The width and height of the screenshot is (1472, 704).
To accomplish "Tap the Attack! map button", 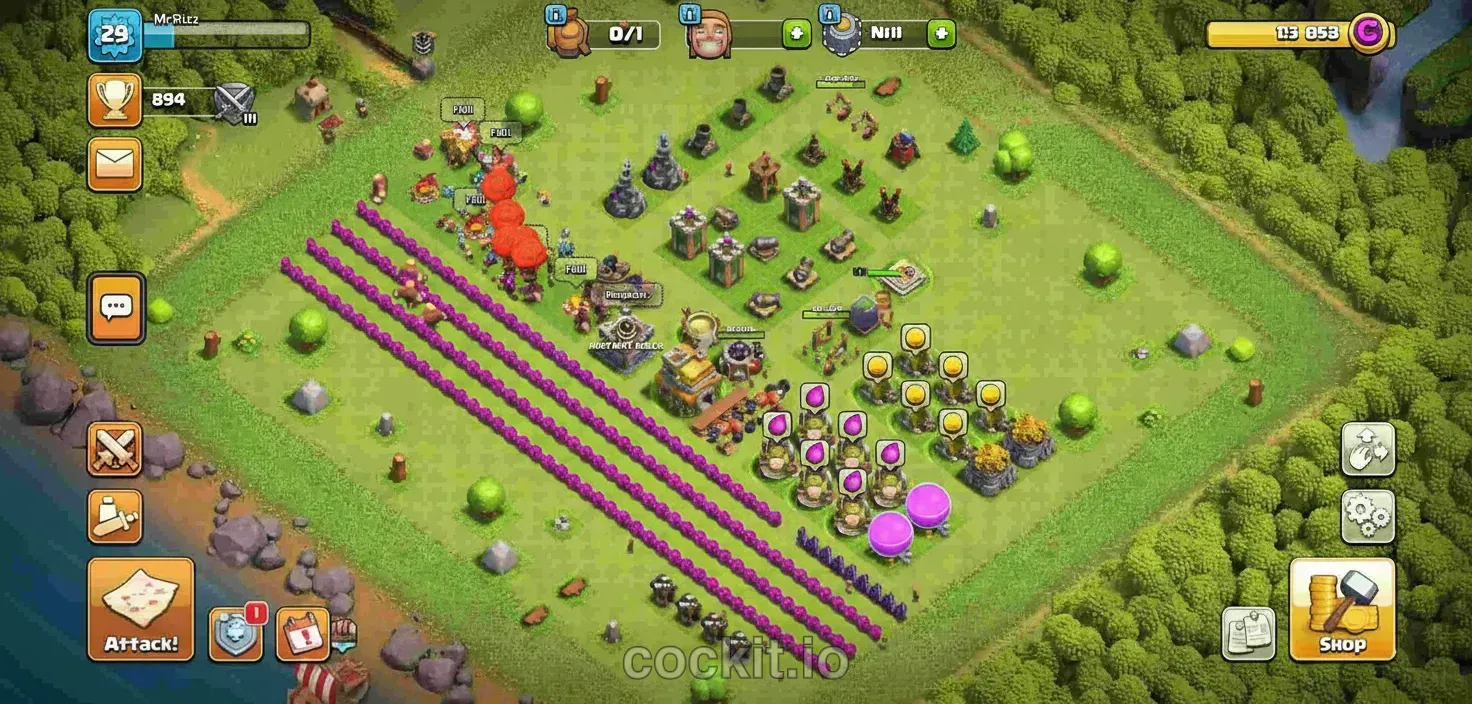I will click(140, 609).
